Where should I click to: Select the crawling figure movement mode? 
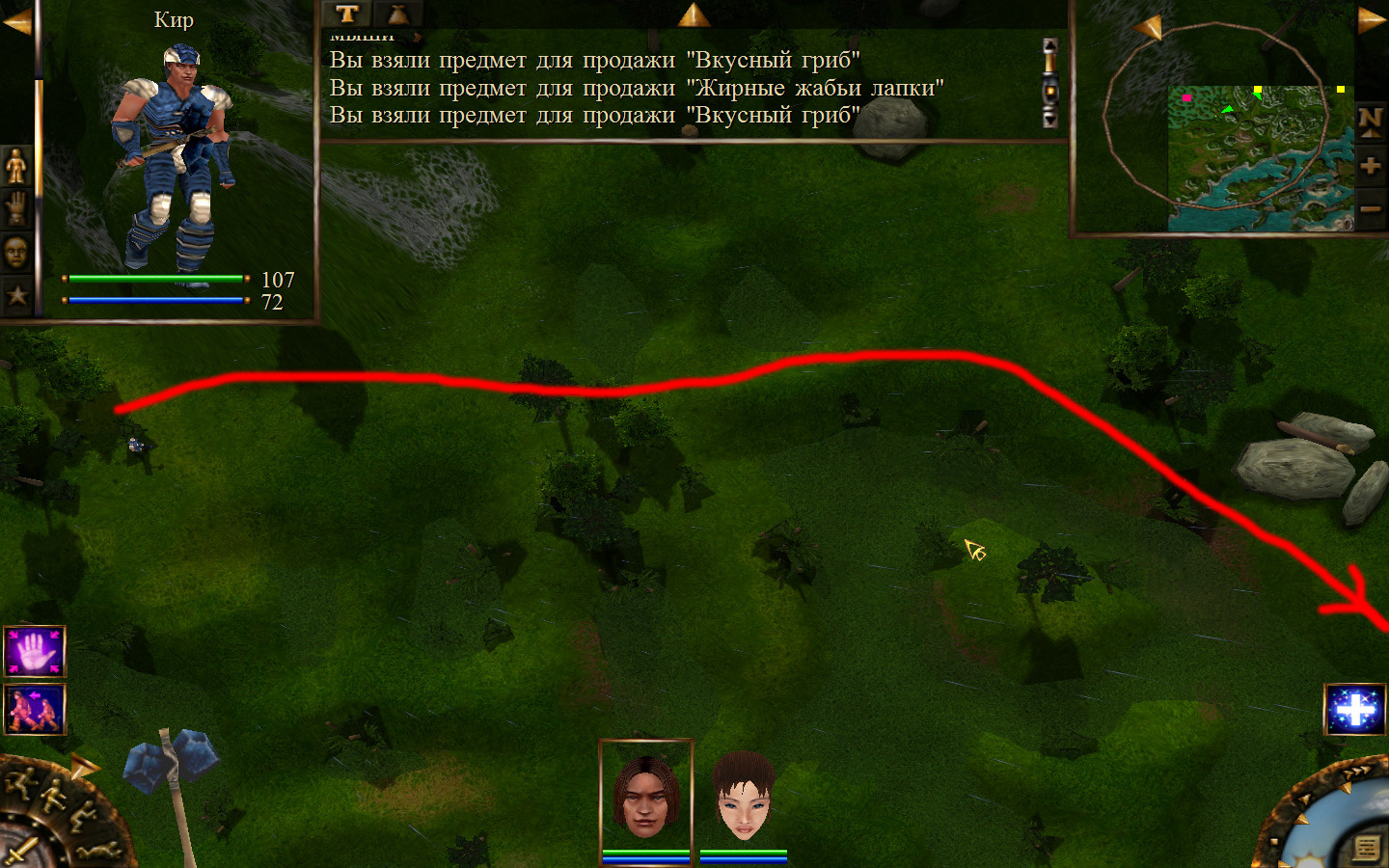[x=100, y=850]
